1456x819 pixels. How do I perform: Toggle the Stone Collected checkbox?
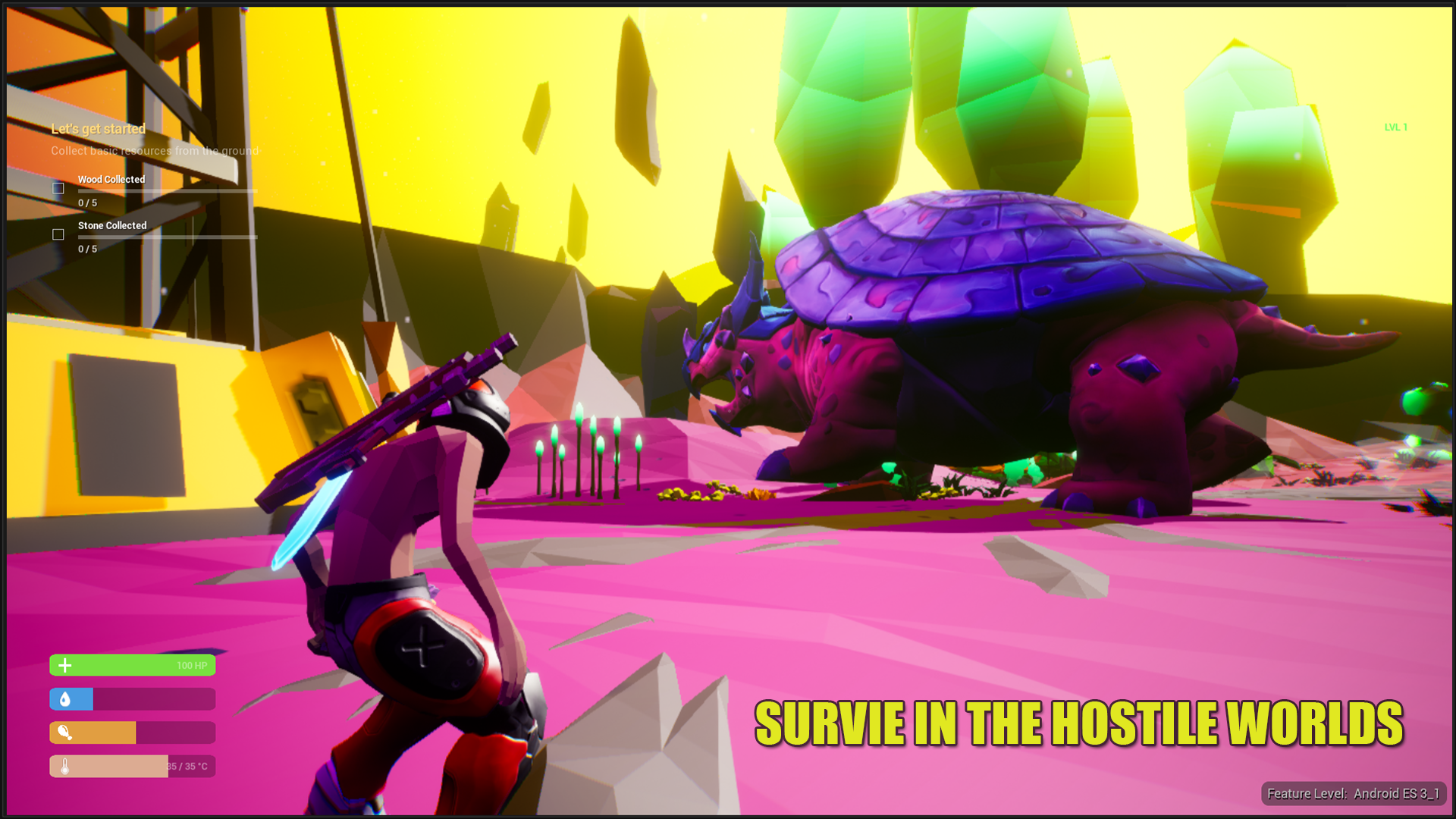[x=58, y=235]
